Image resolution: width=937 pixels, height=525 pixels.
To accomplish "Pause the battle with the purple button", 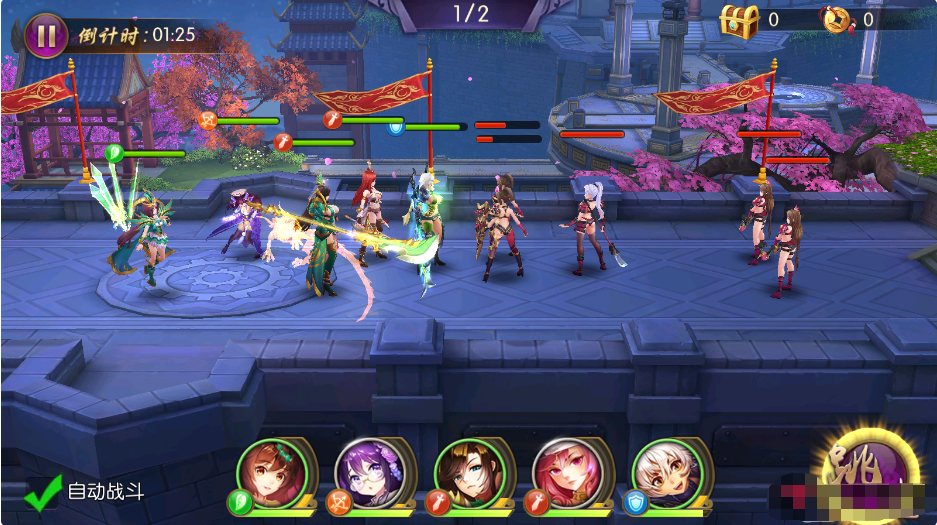I will 45,35.
